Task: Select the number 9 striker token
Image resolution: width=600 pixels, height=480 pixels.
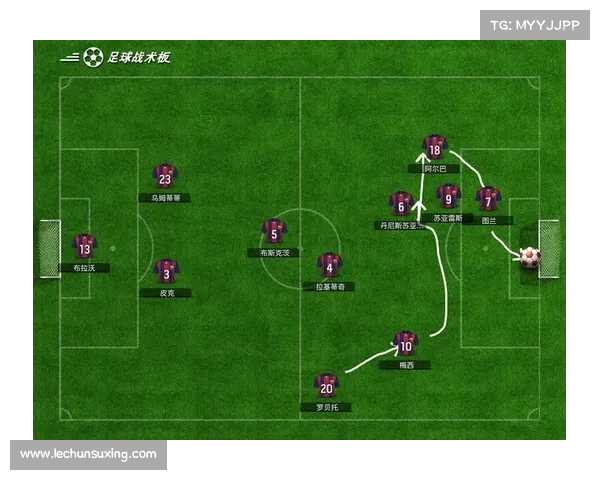Action: 449,197
